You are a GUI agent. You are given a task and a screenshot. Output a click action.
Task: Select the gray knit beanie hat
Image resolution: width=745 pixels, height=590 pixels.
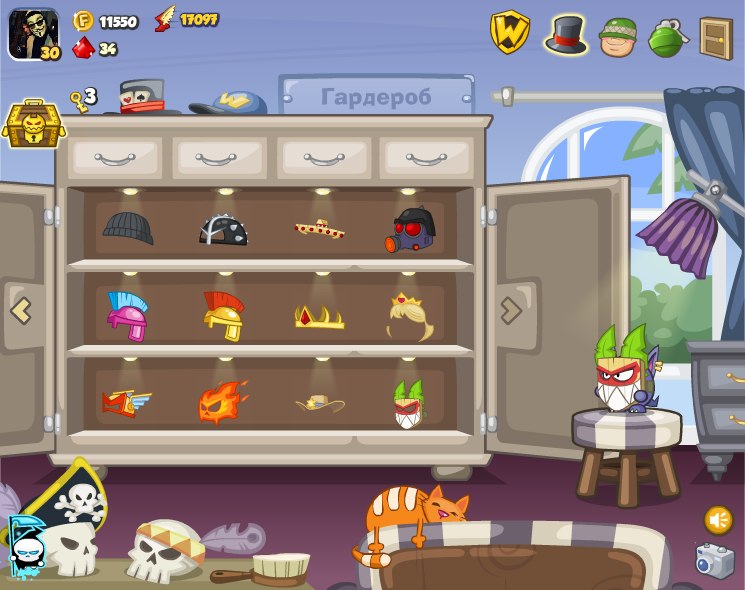(128, 228)
